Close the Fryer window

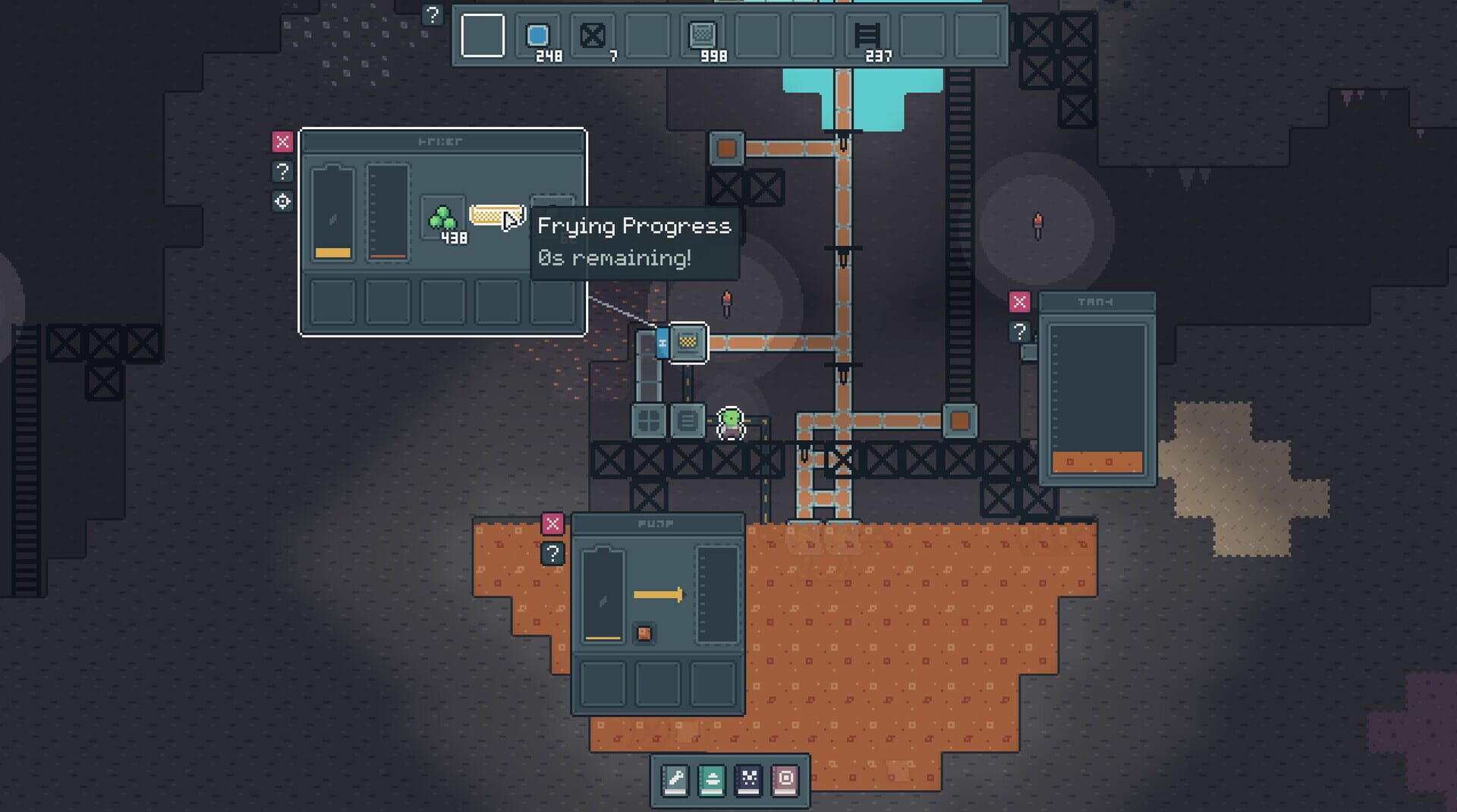pos(282,140)
